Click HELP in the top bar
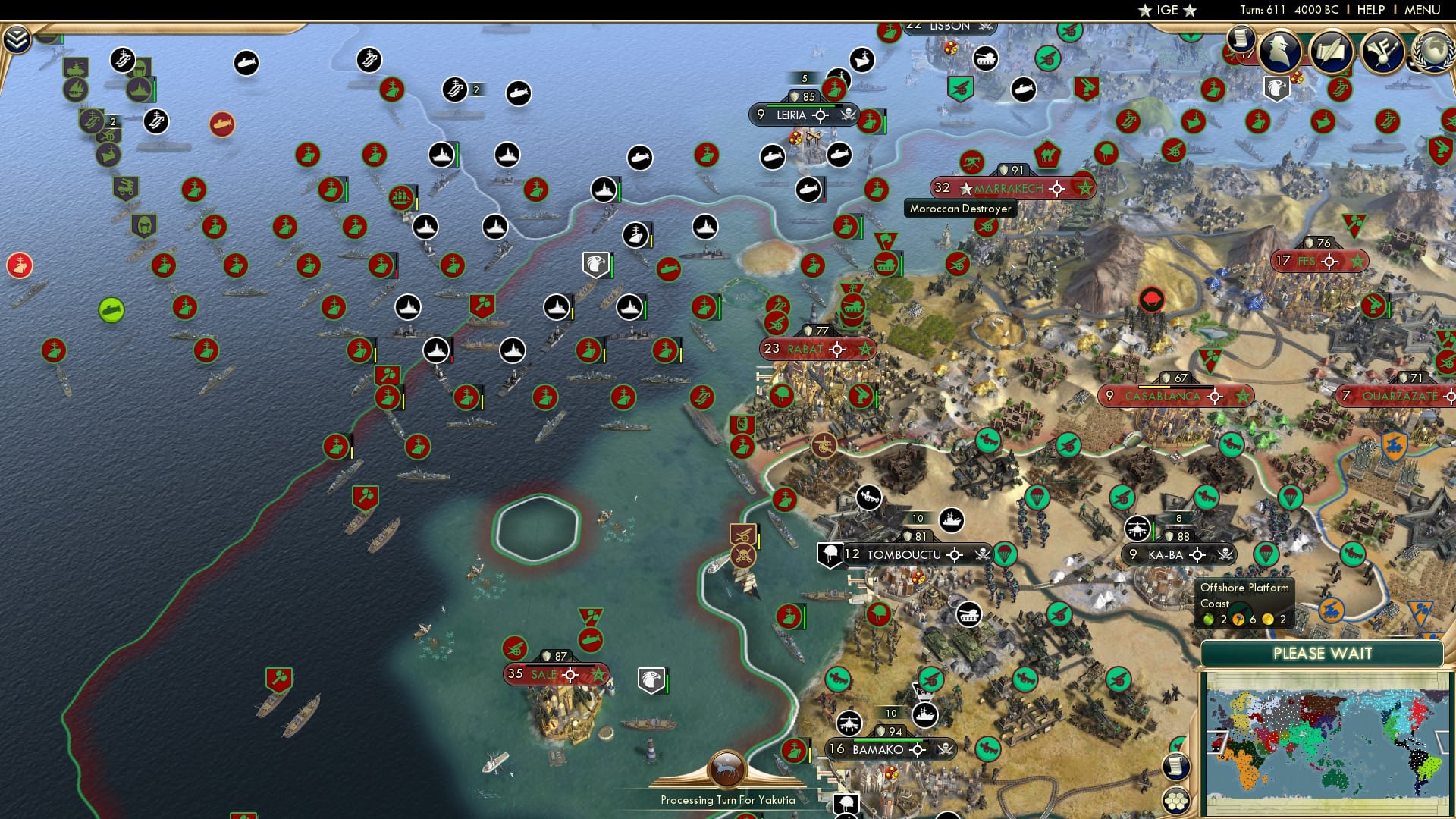The image size is (1456, 819). (1369, 10)
